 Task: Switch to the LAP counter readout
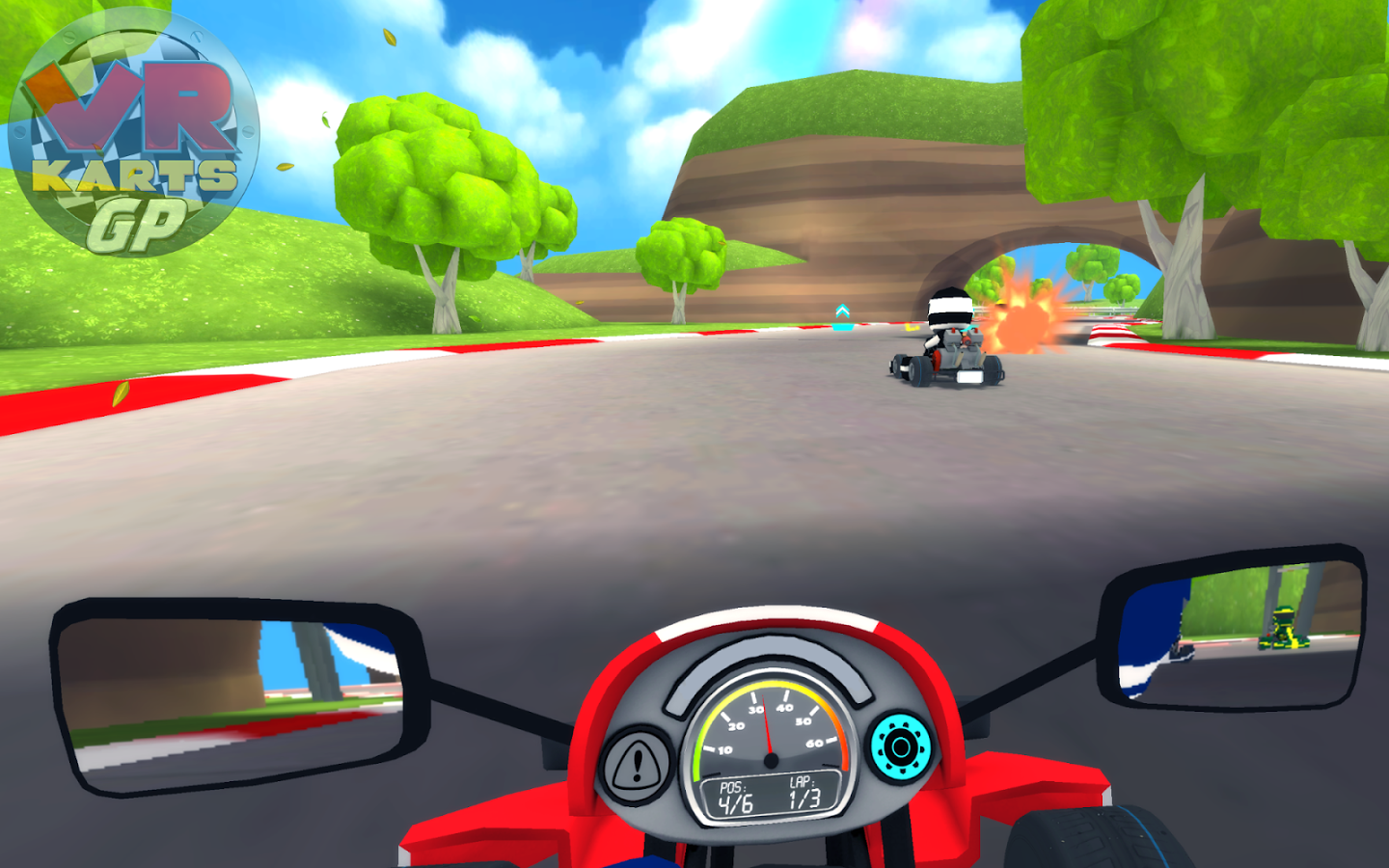coord(803,797)
